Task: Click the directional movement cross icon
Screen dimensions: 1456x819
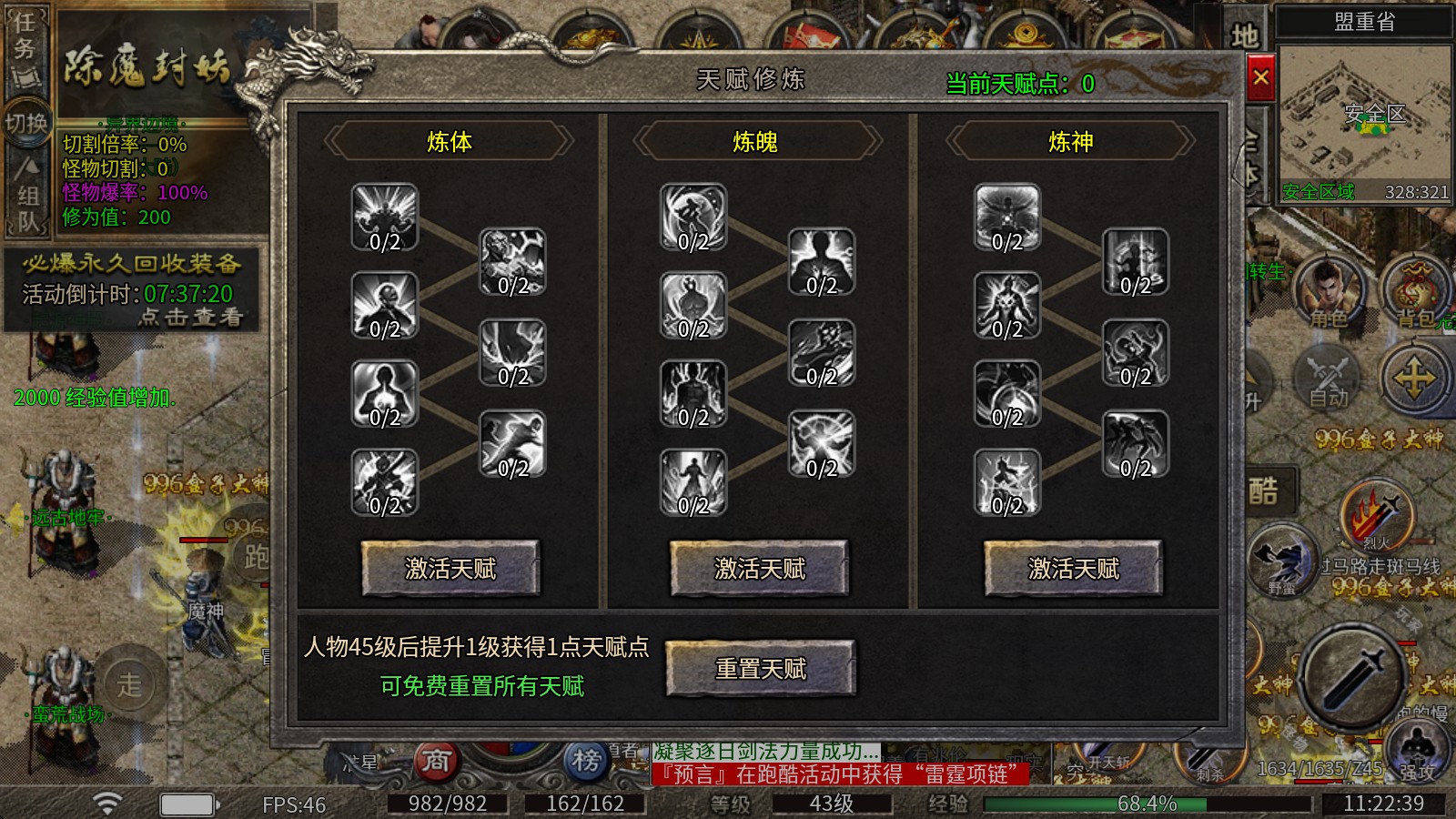Action: 1412,379
